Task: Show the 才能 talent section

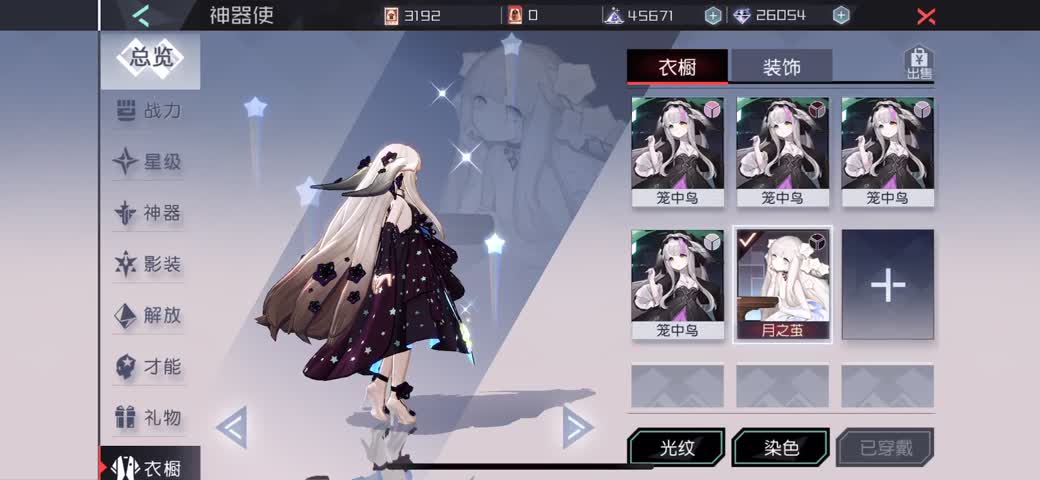Action: point(150,366)
